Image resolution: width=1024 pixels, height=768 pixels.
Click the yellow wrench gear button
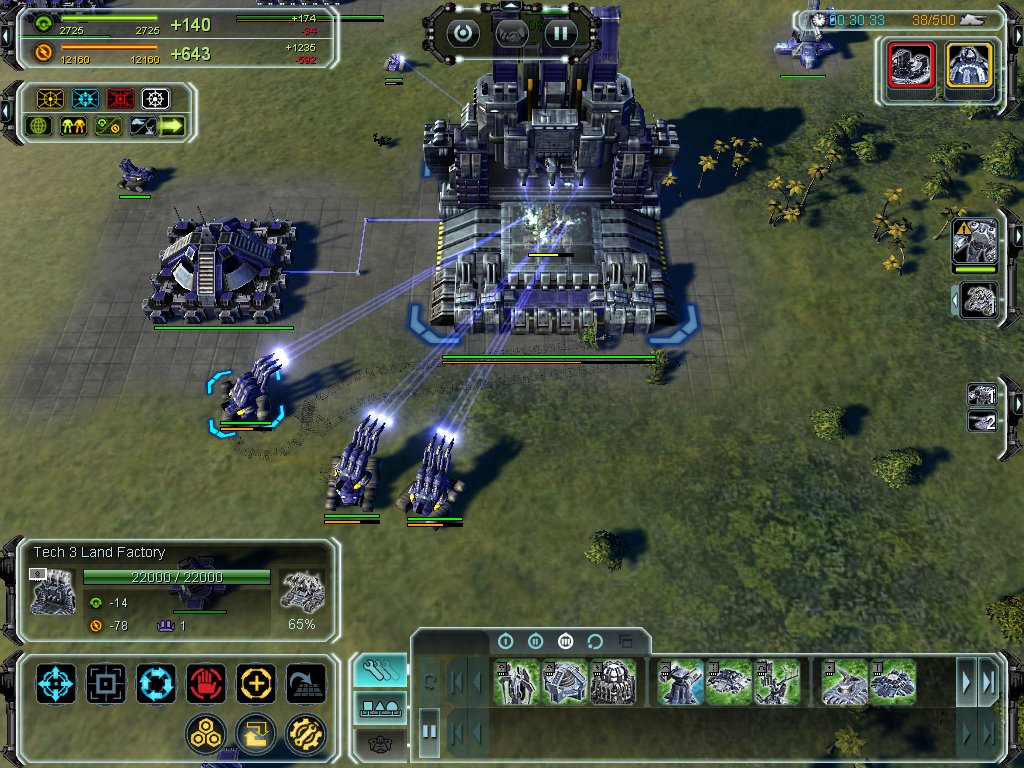pos(305,734)
